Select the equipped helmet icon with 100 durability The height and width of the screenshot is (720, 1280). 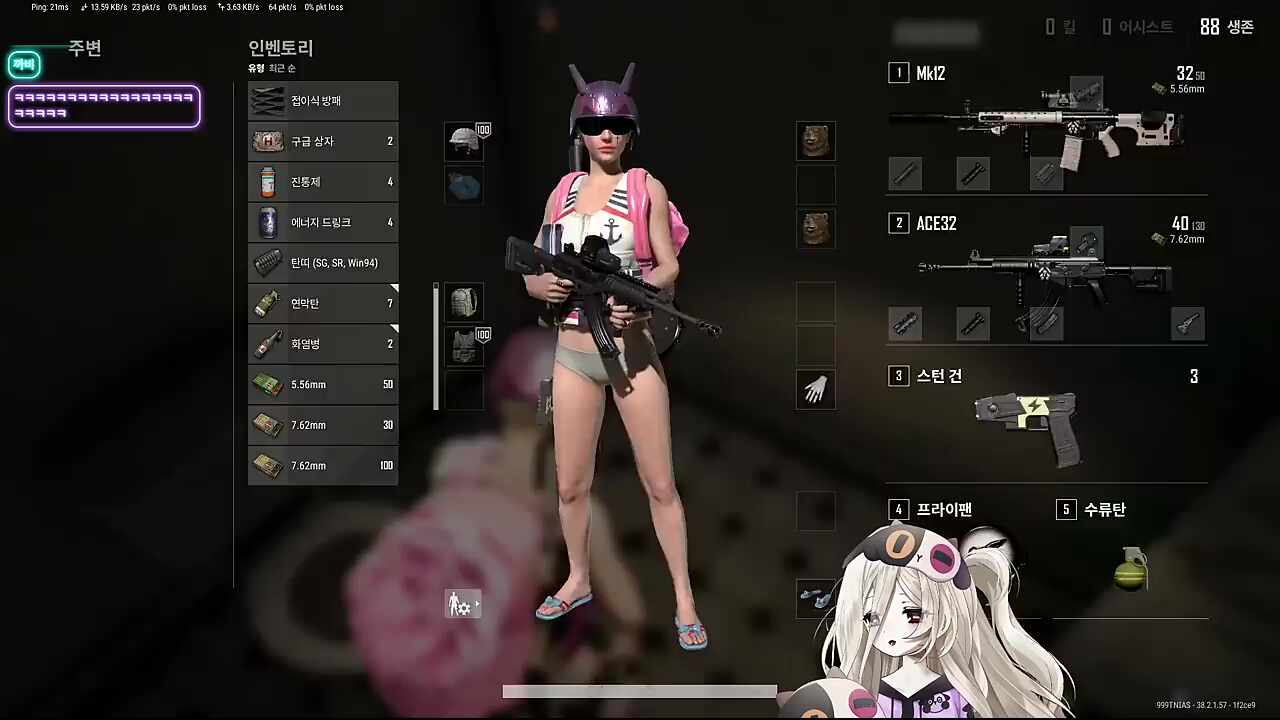(x=463, y=141)
